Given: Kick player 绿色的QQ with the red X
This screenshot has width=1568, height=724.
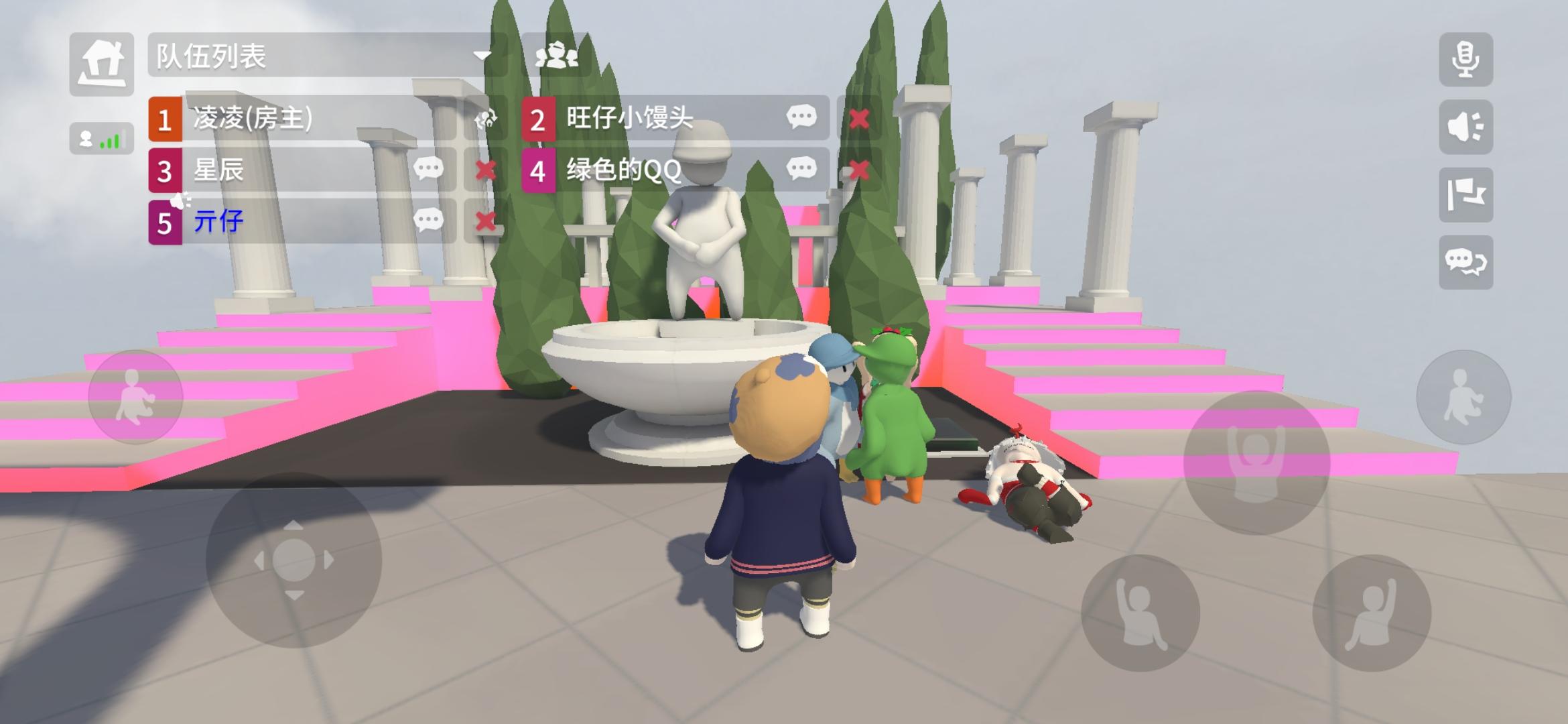Looking at the screenshot, I should (858, 169).
